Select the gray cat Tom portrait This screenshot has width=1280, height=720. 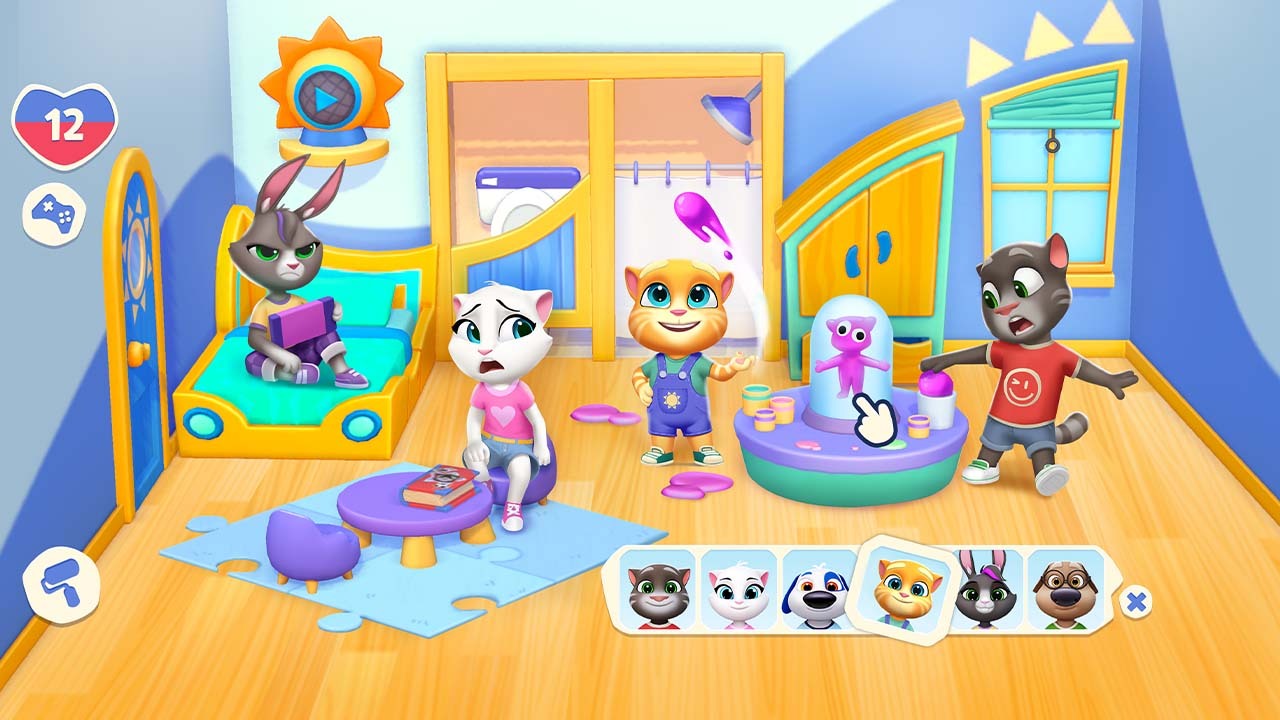point(656,592)
